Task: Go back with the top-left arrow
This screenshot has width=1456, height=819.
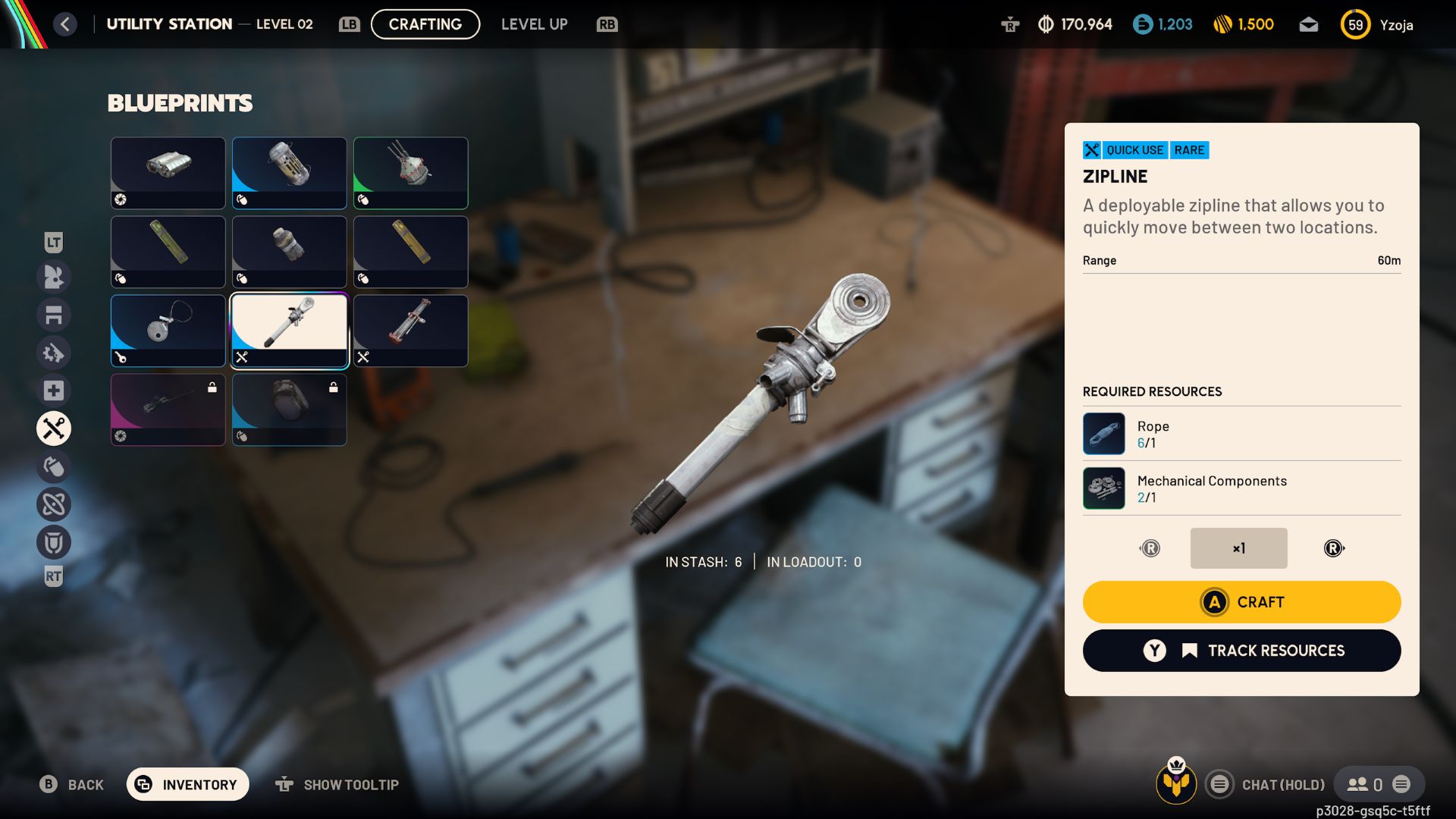Action: (65, 24)
